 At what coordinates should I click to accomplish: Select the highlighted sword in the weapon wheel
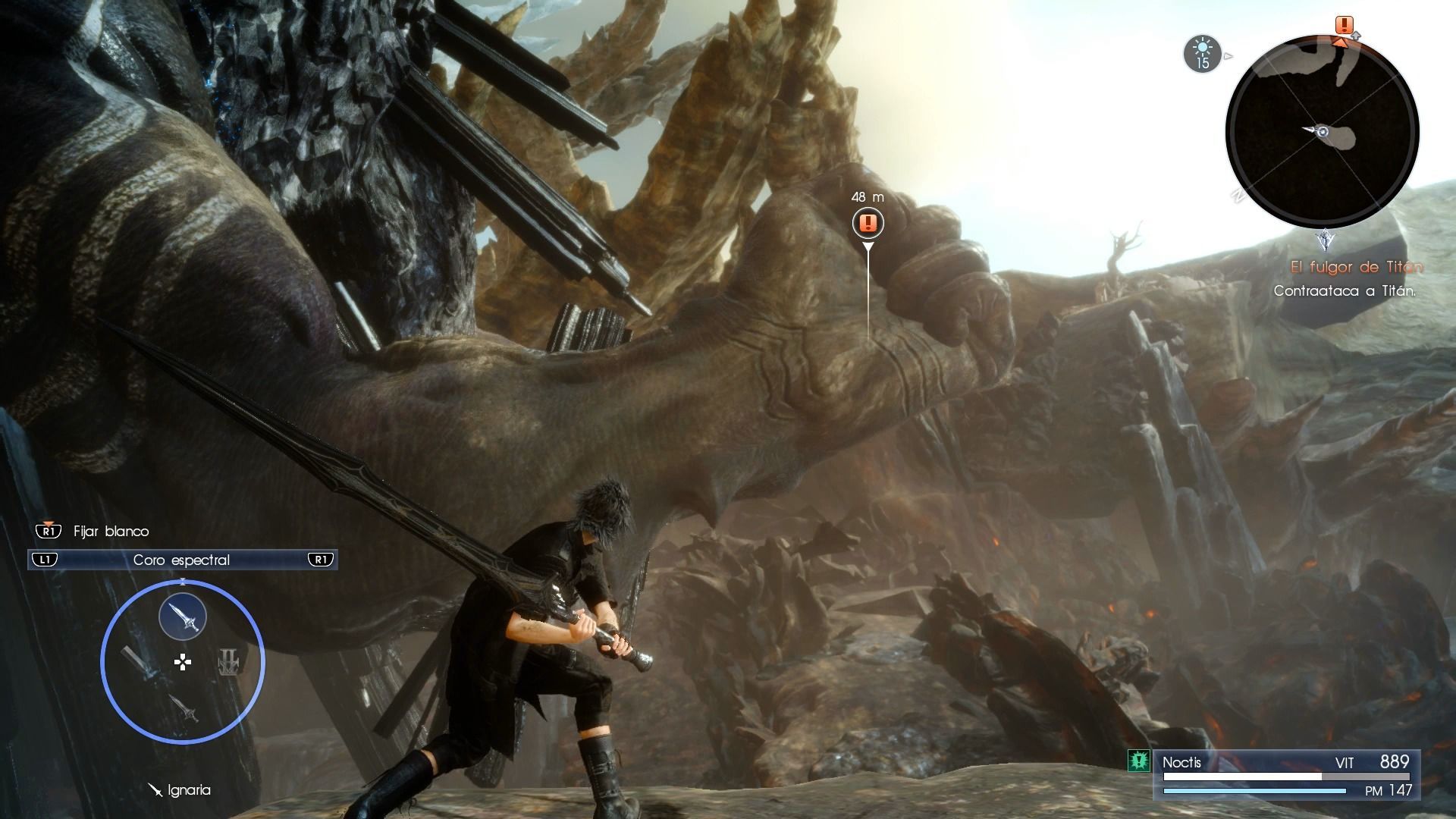tap(183, 617)
